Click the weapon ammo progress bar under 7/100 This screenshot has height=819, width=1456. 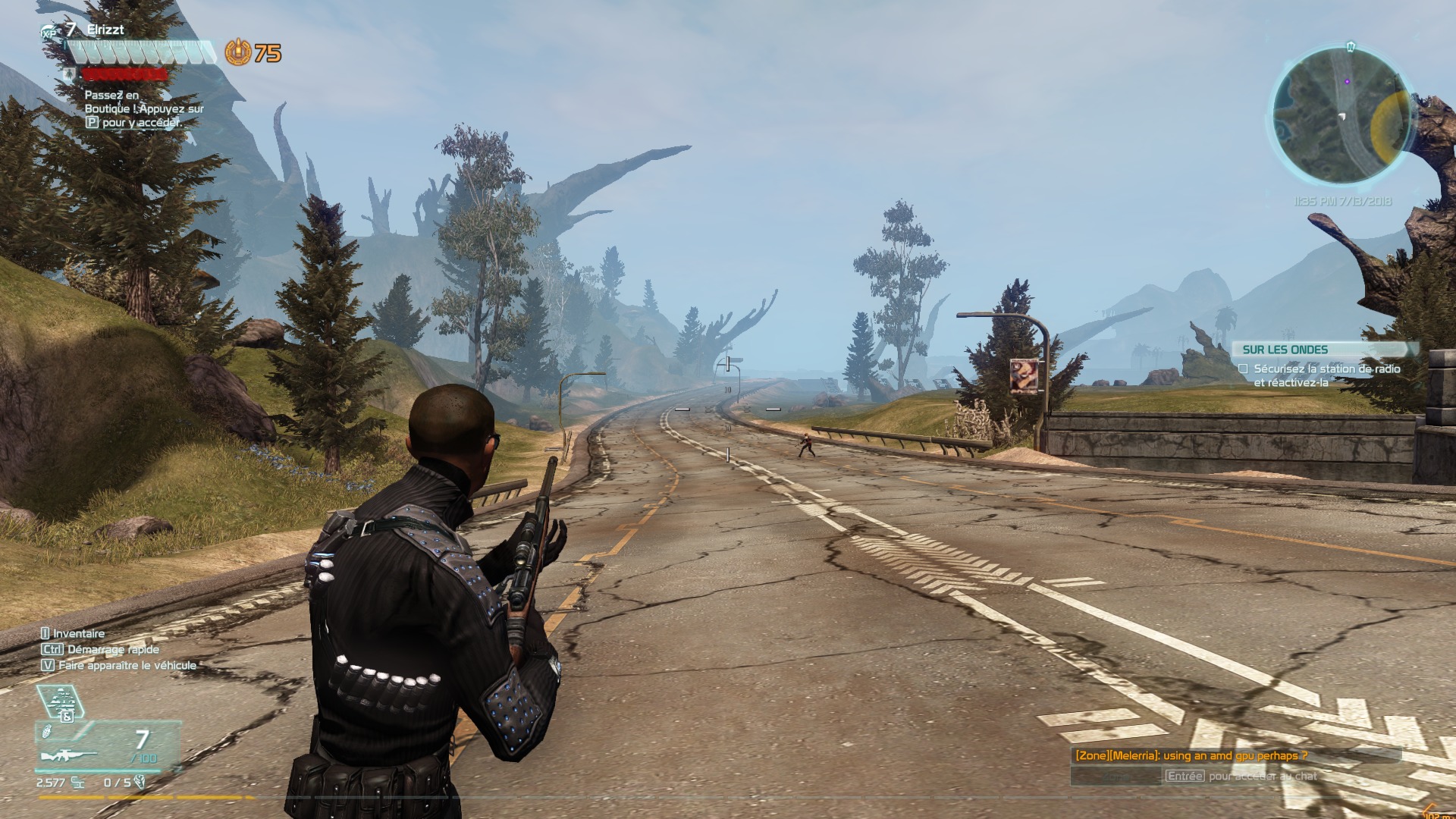(97, 771)
